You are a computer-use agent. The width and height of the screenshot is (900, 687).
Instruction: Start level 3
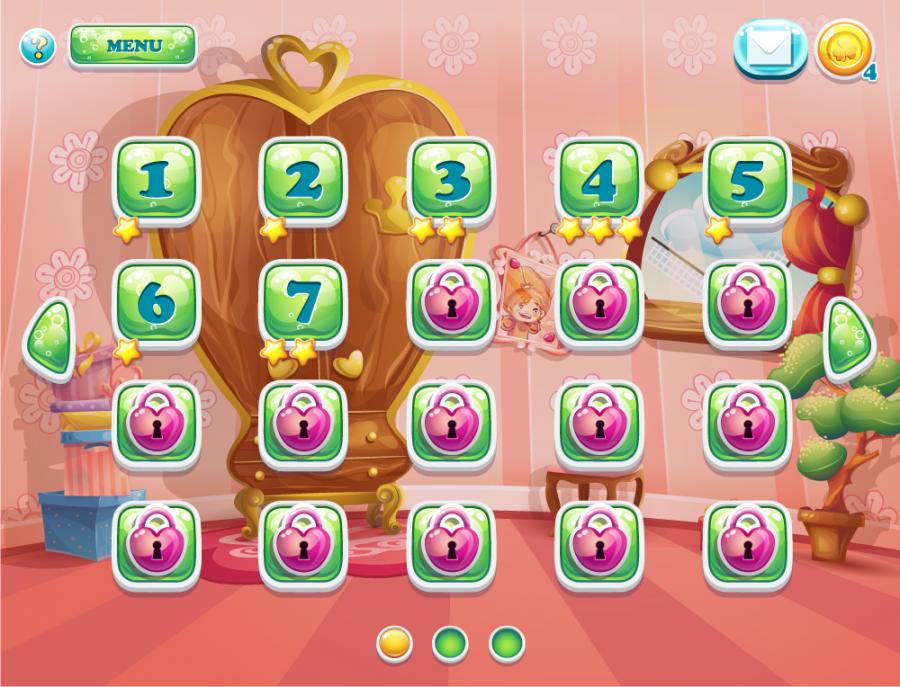451,181
